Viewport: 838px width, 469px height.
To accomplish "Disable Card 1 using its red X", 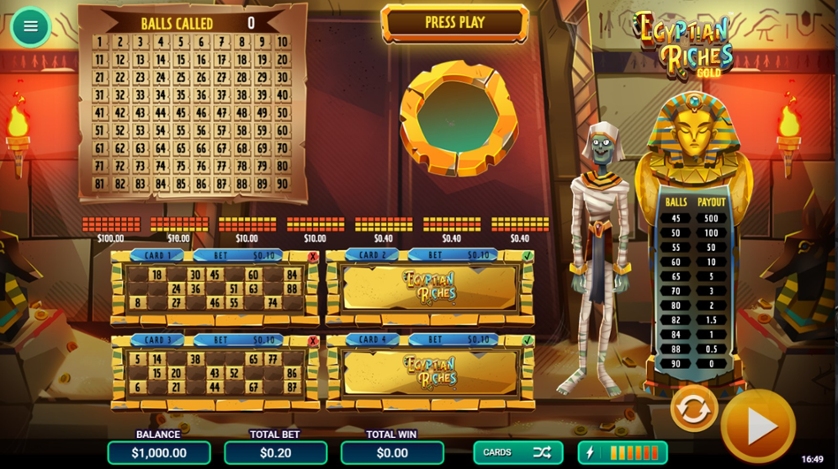I will [314, 256].
